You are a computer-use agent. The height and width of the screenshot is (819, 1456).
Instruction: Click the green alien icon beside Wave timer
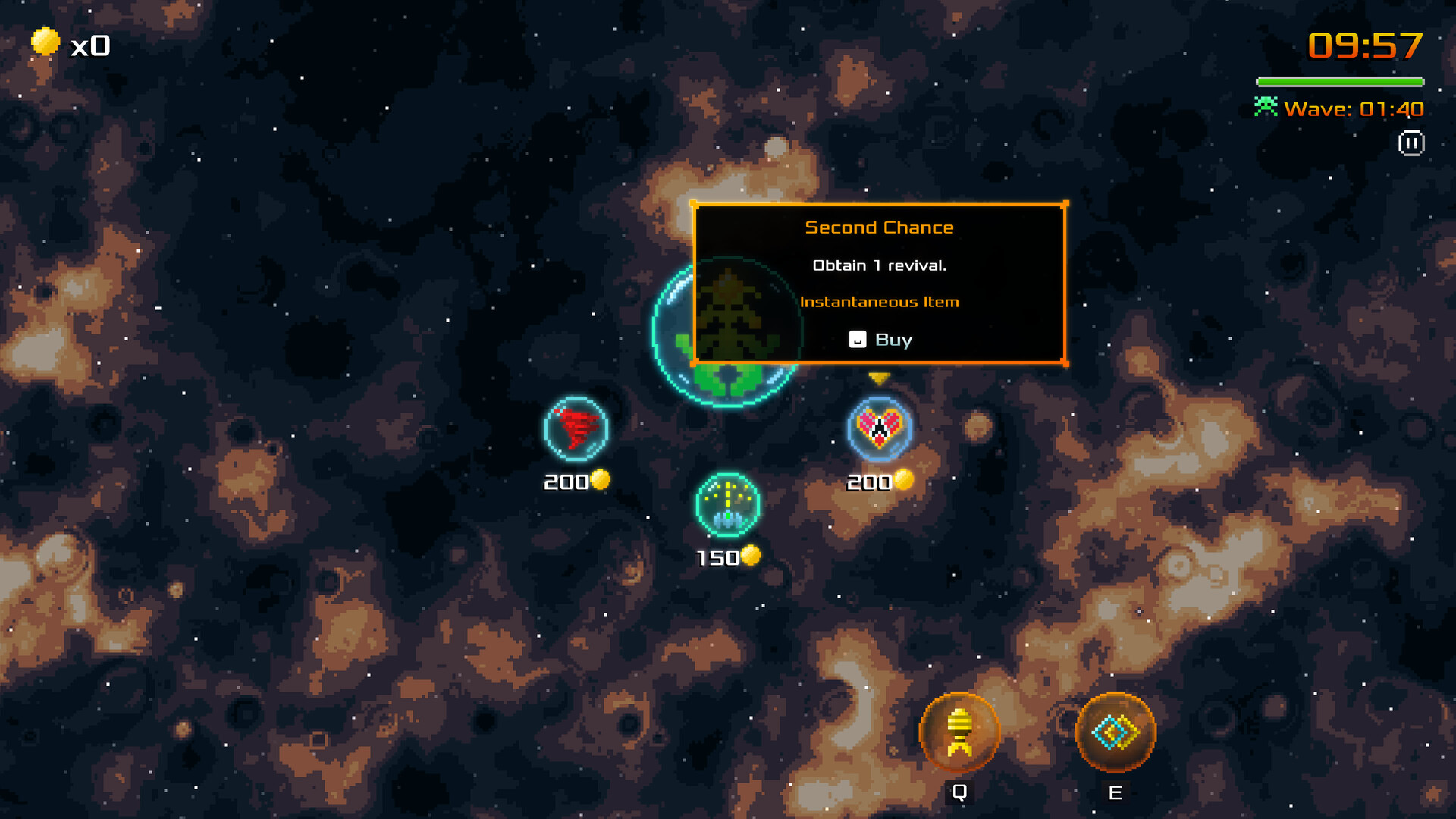click(1265, 108)
